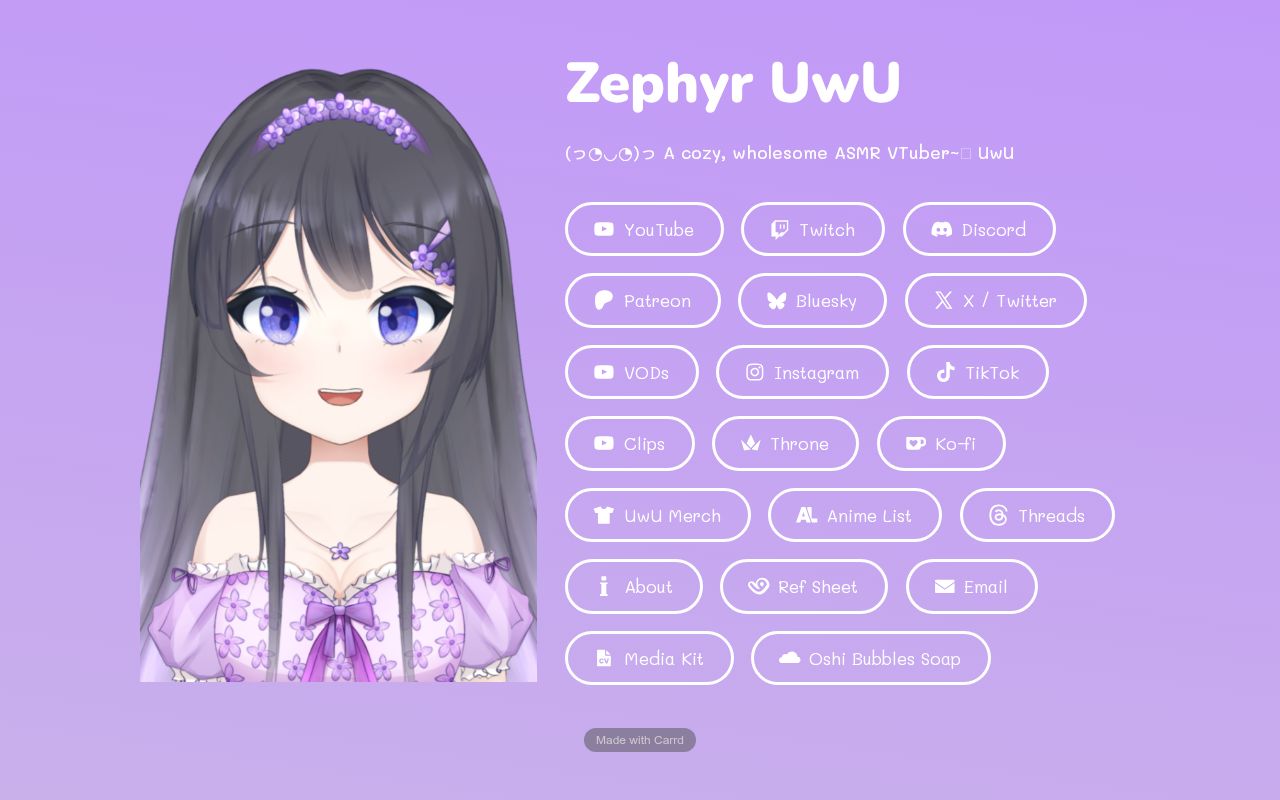Viewport: 1280px width, 800px height.
Task: Click the YouTube icon button
Action: pos(604,229)
